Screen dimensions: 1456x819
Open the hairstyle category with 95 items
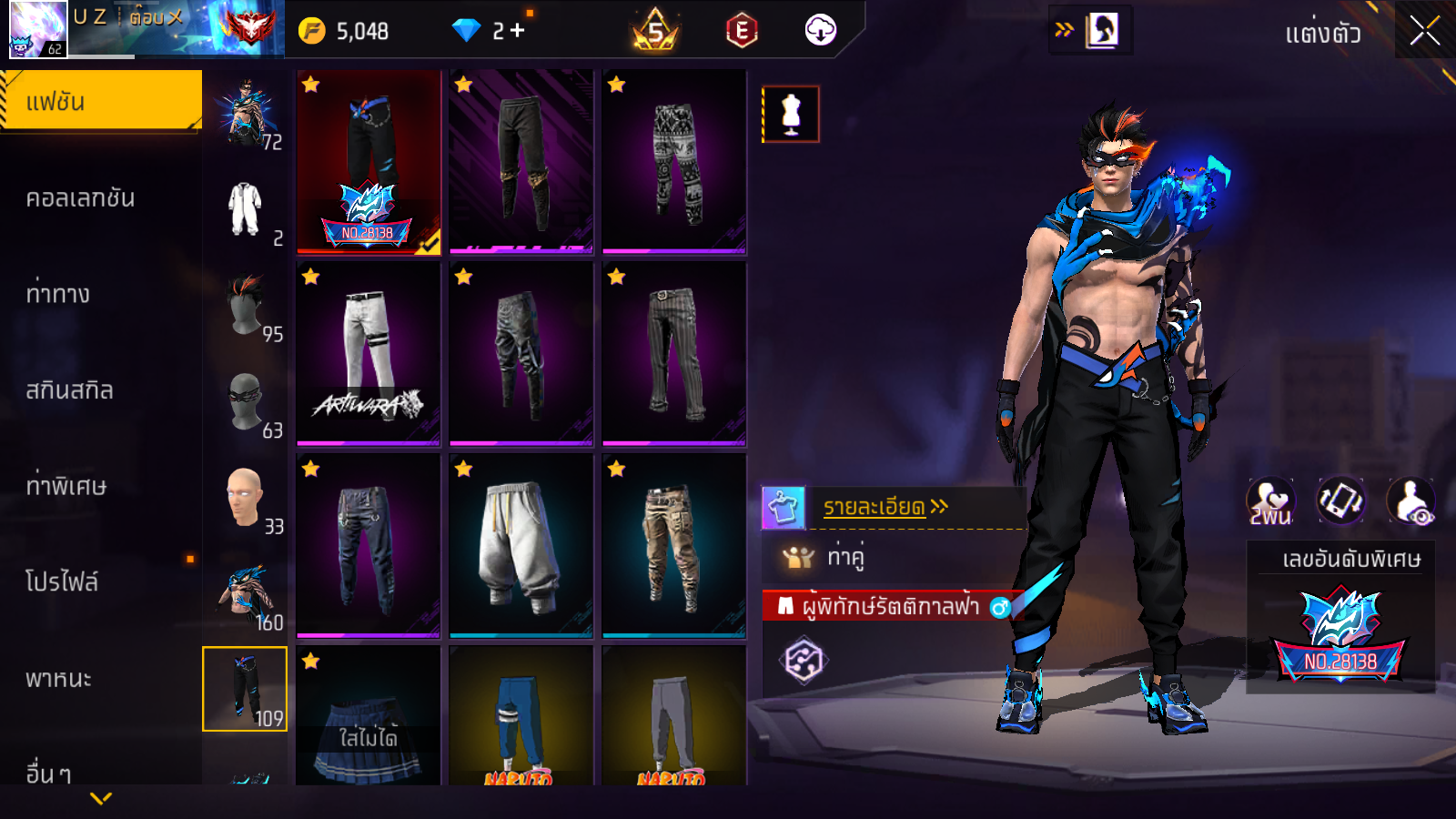point(246,307)
